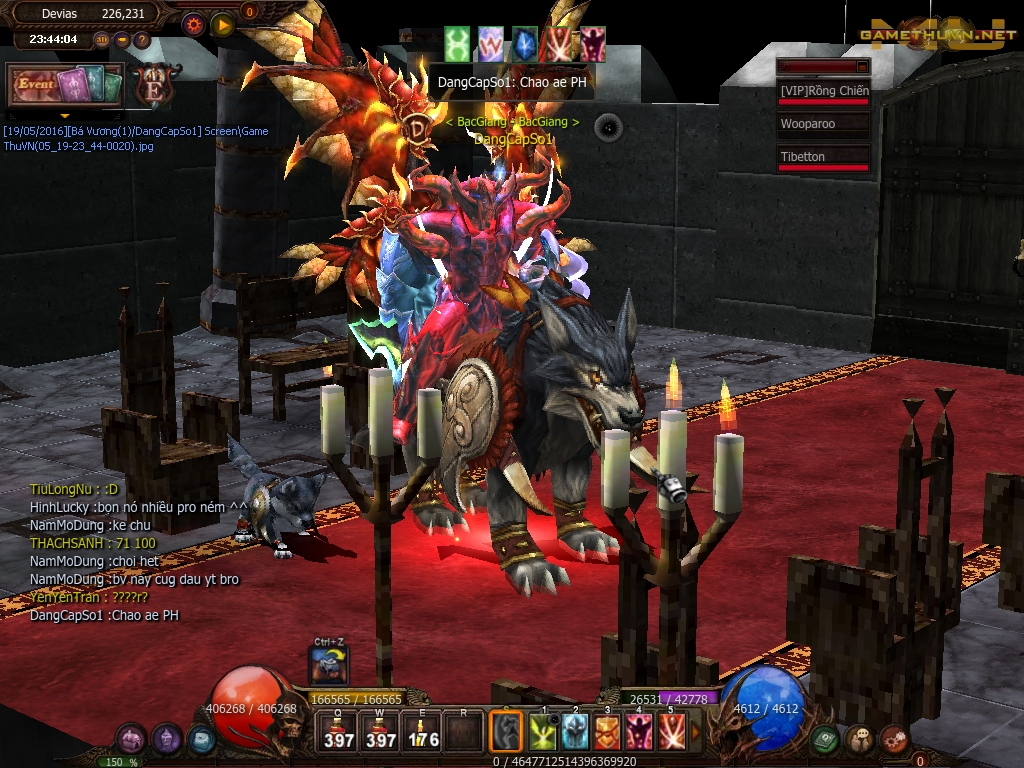
Task: Click the pet mount icon labeled Ctrl+Z
Action: pyautogui.click(x=329, y=666)
